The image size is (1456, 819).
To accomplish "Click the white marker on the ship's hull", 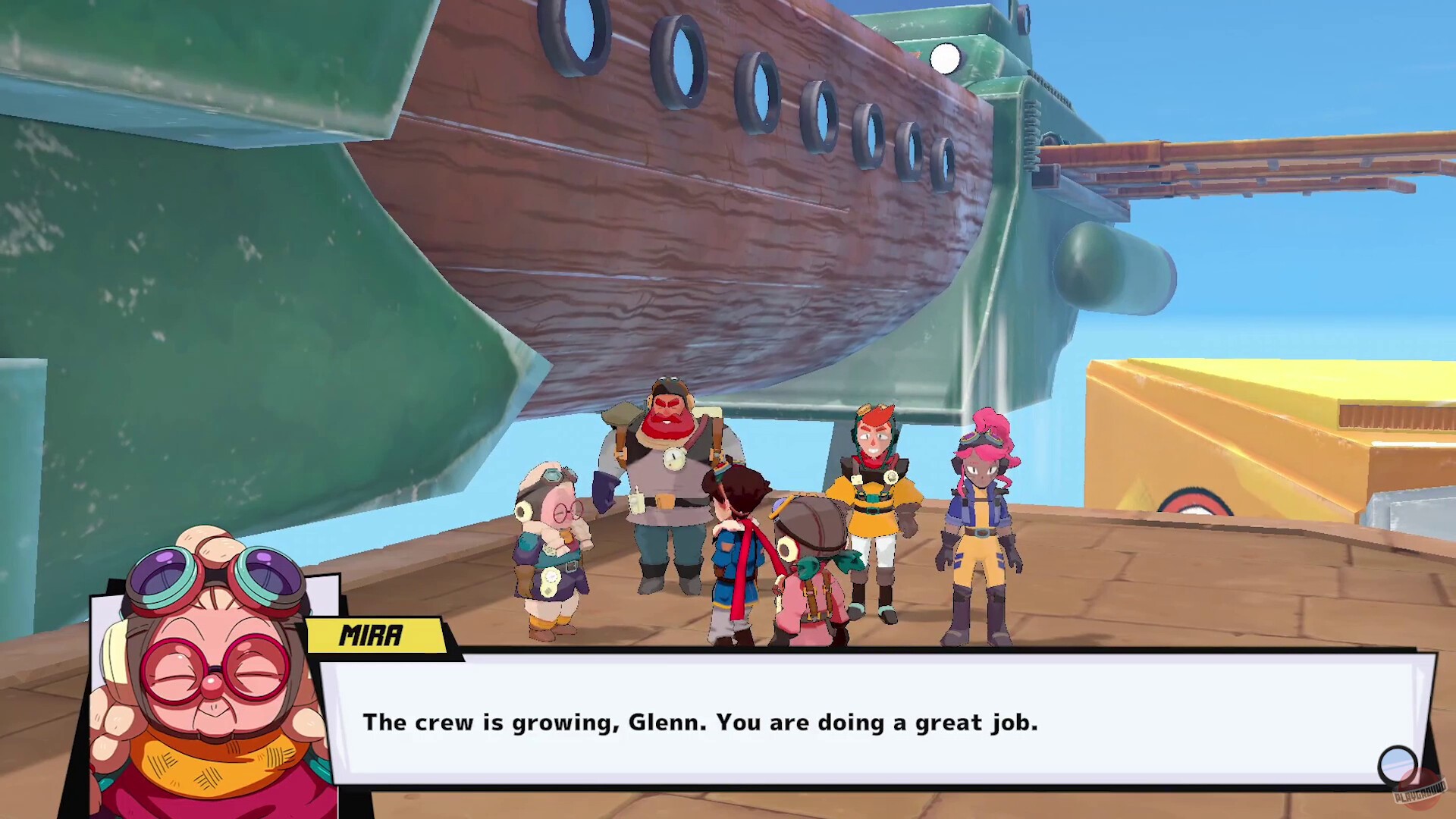I will pos(946,57).
